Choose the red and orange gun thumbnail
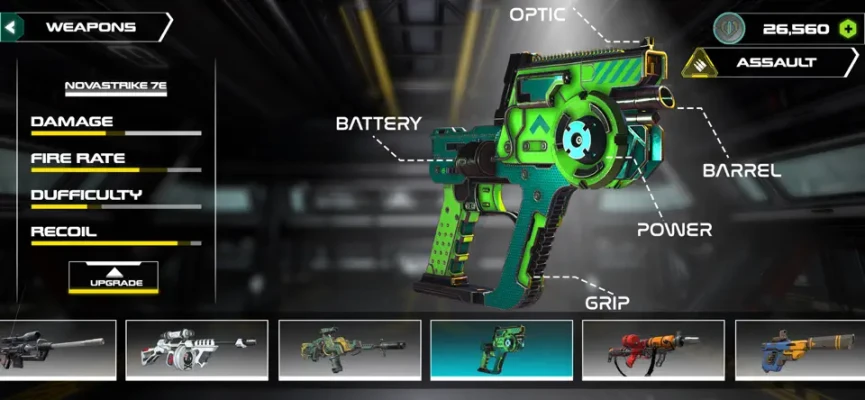 coord(653,349)
